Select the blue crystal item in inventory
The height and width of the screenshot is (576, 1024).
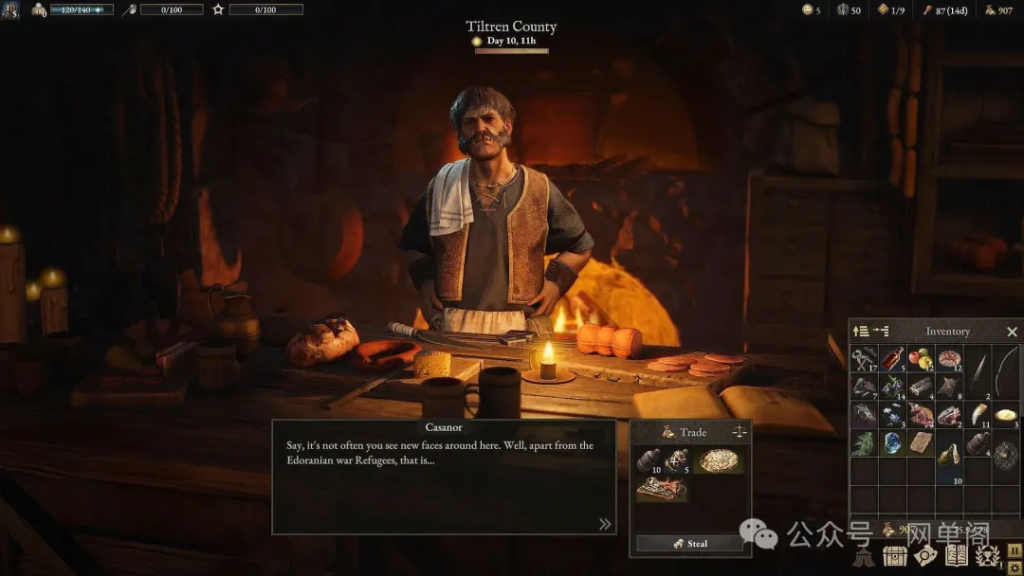point(892,443)
